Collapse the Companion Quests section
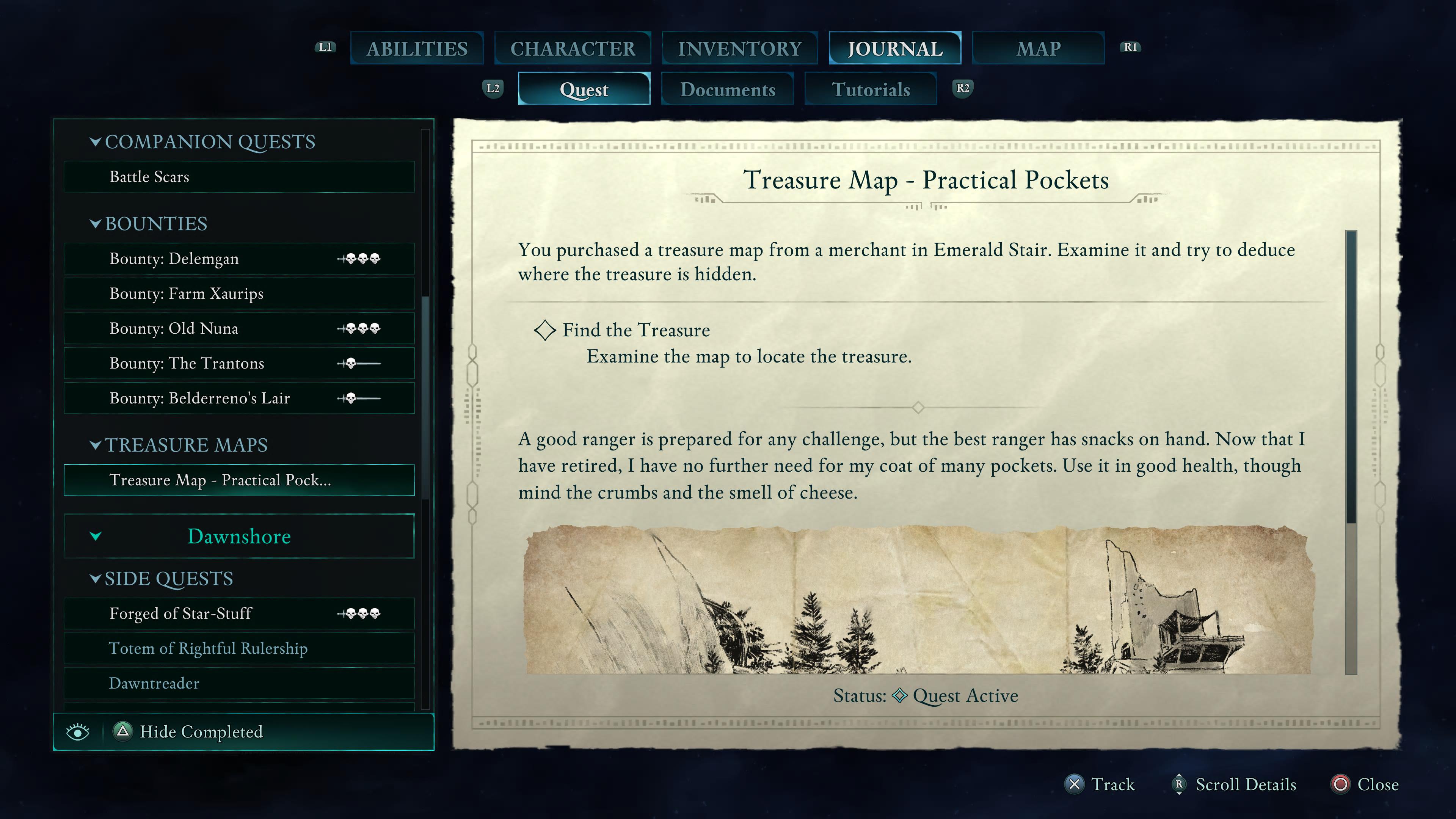Viewport: 1456px width, 819px height. coord(96,142)
